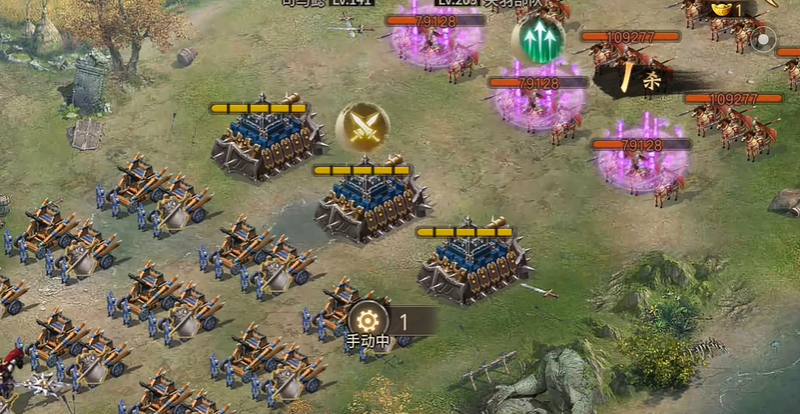800x414 pixels.
Task: Tap the floating white dot overlay button
Action: click(x=763, y=41)
